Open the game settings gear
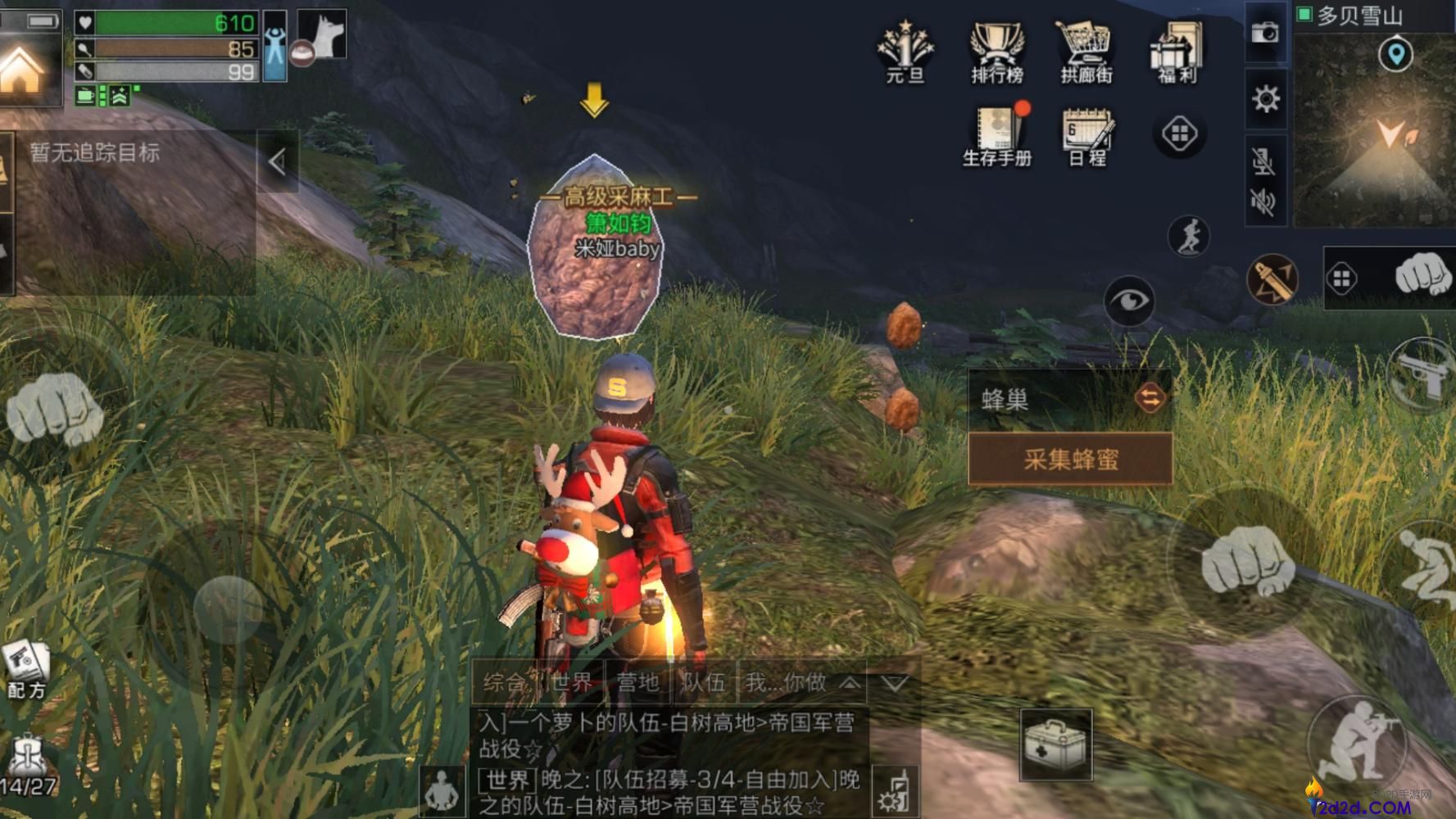This screenshot has height=819, width=1456. (1267, 100)
